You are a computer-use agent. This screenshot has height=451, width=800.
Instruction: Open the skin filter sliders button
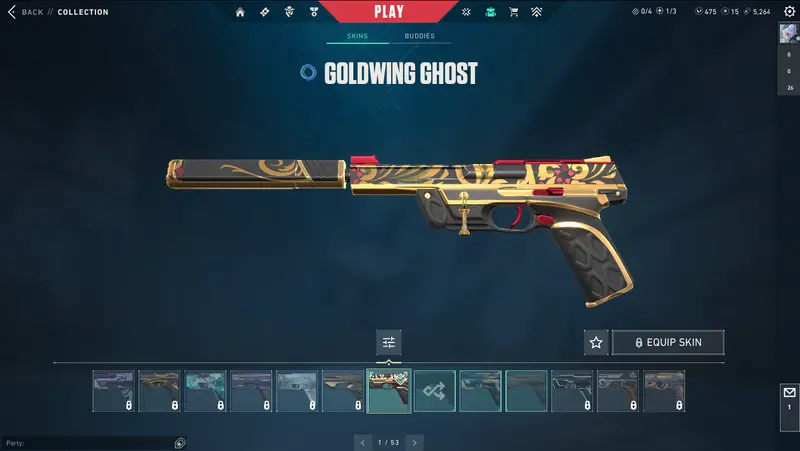click(x=389, y=342)
